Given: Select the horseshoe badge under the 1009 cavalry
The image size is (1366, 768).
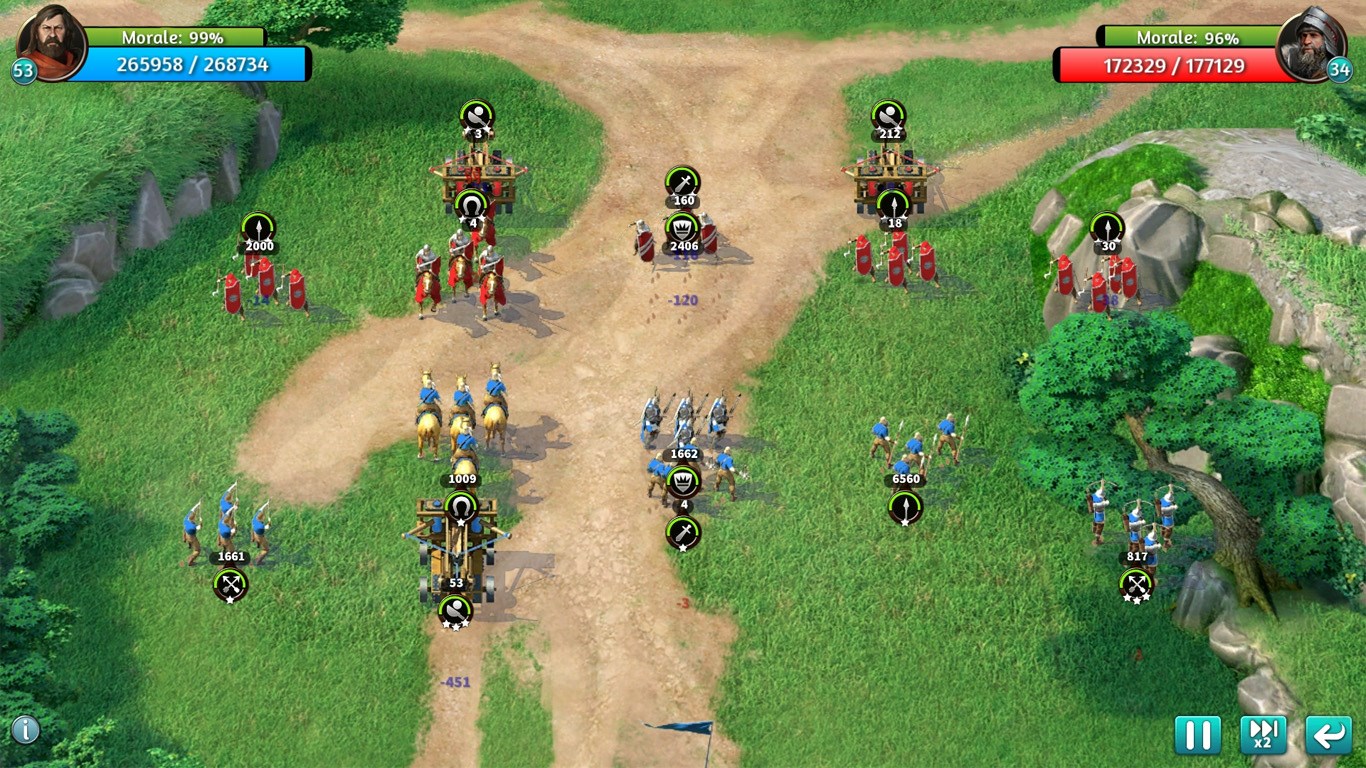Looking at the screenshot, I should pyautogui.click(x=461, y=507).
